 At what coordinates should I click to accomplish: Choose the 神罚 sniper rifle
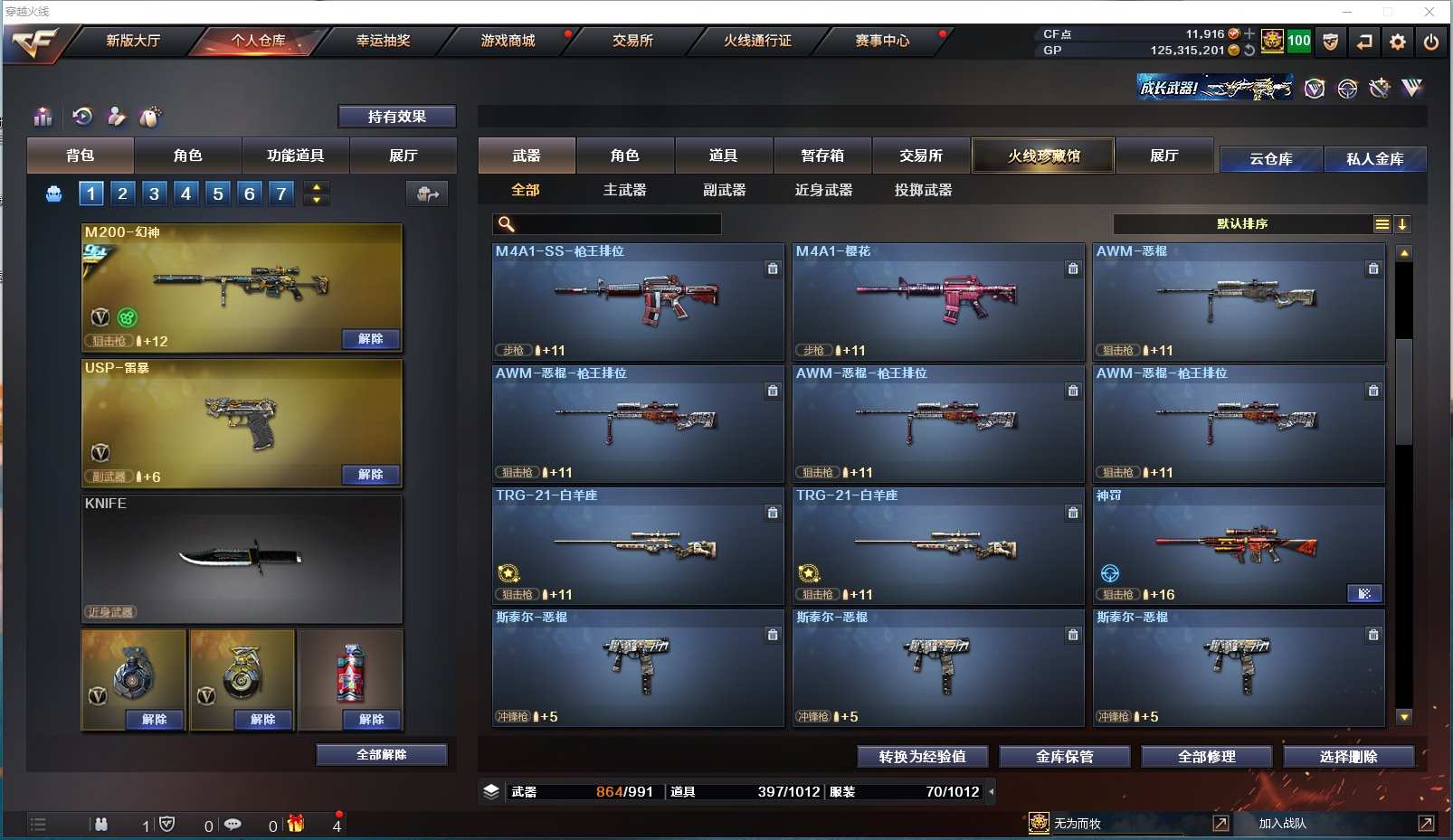point(1239,545)
